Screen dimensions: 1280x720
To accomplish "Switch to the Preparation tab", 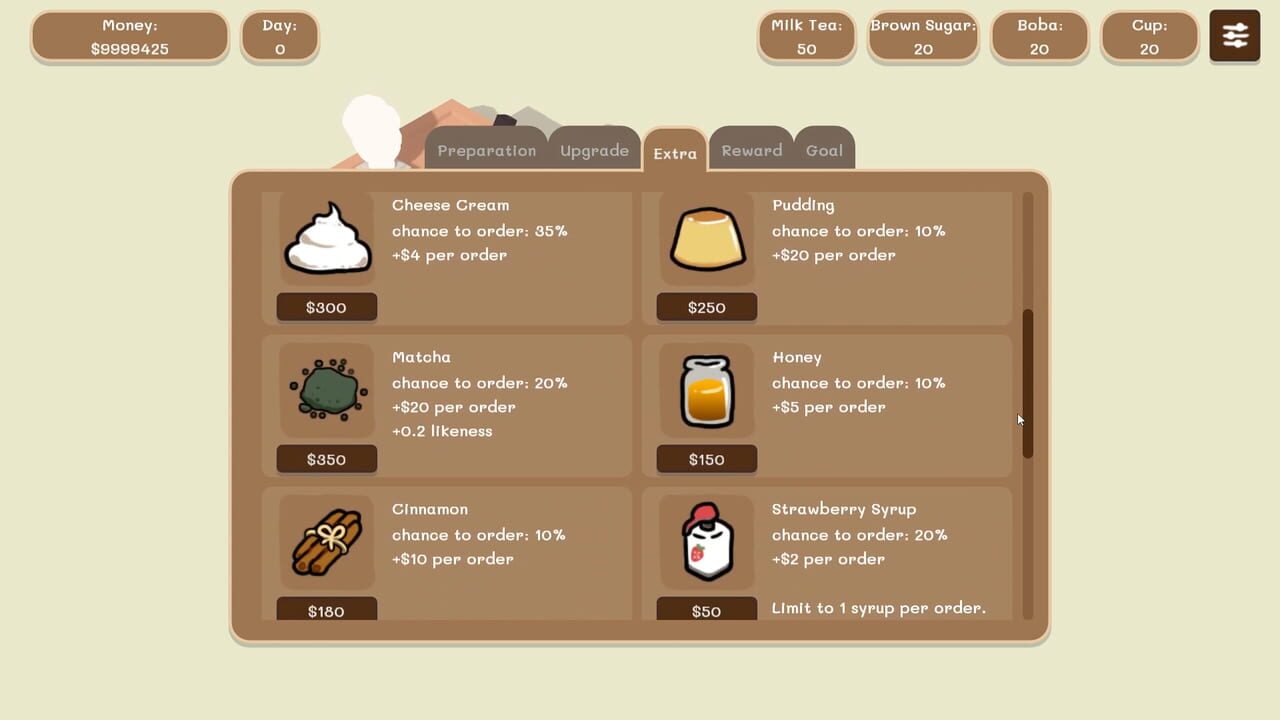I will (487, 150).
